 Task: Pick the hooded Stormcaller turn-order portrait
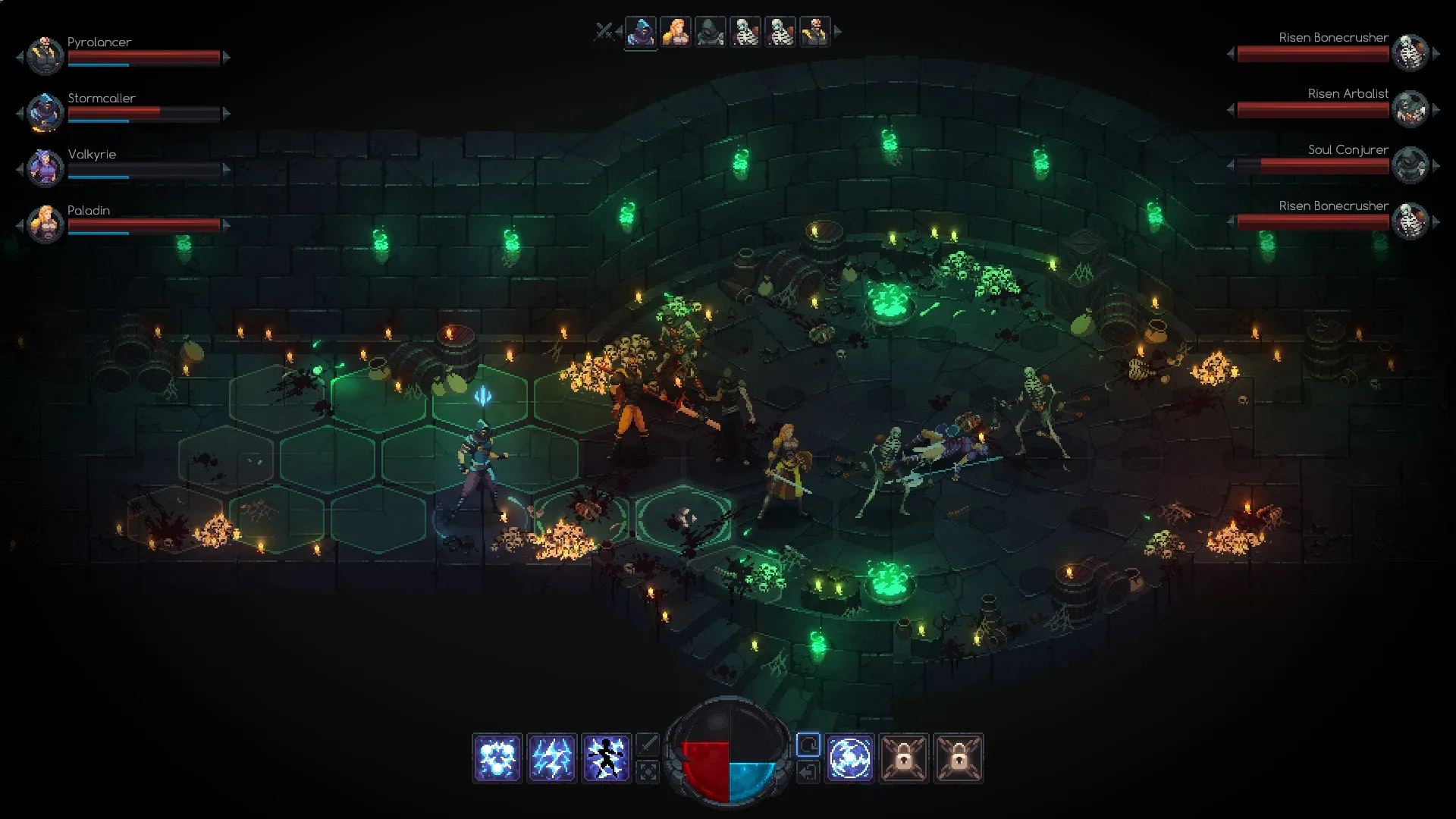[641, 32]
